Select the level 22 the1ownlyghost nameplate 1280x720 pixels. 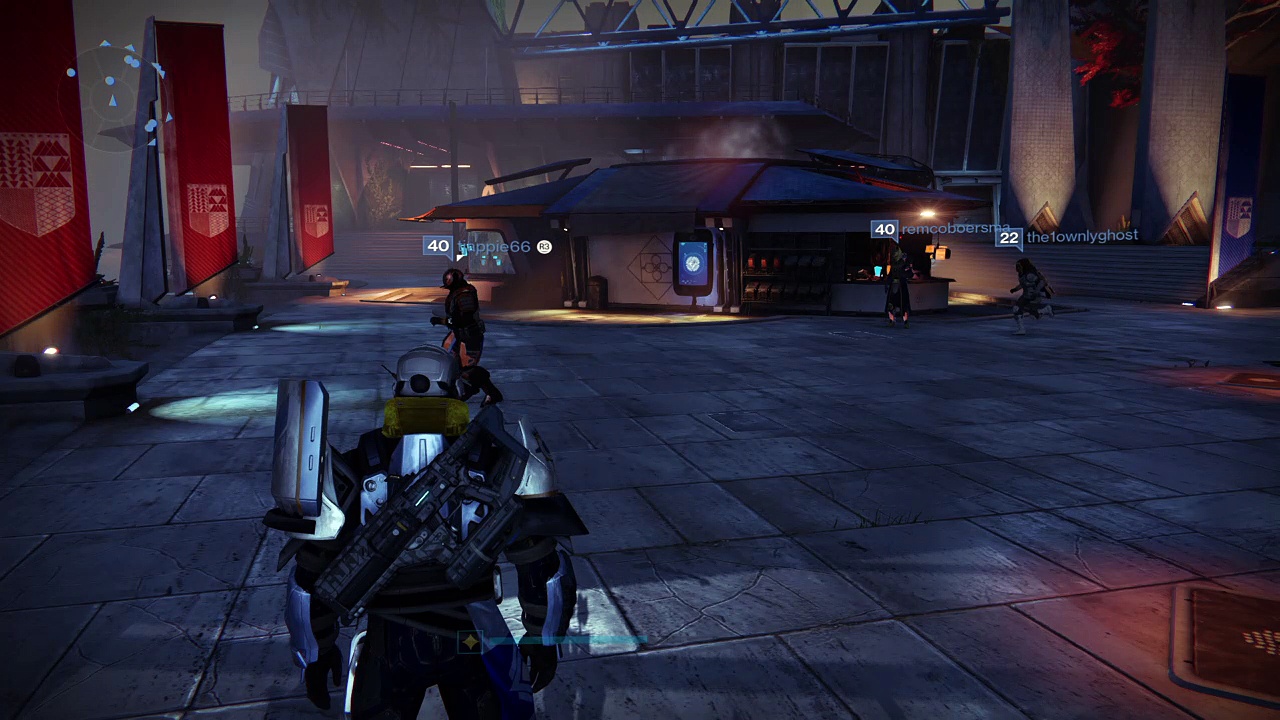pos(1068,237)
